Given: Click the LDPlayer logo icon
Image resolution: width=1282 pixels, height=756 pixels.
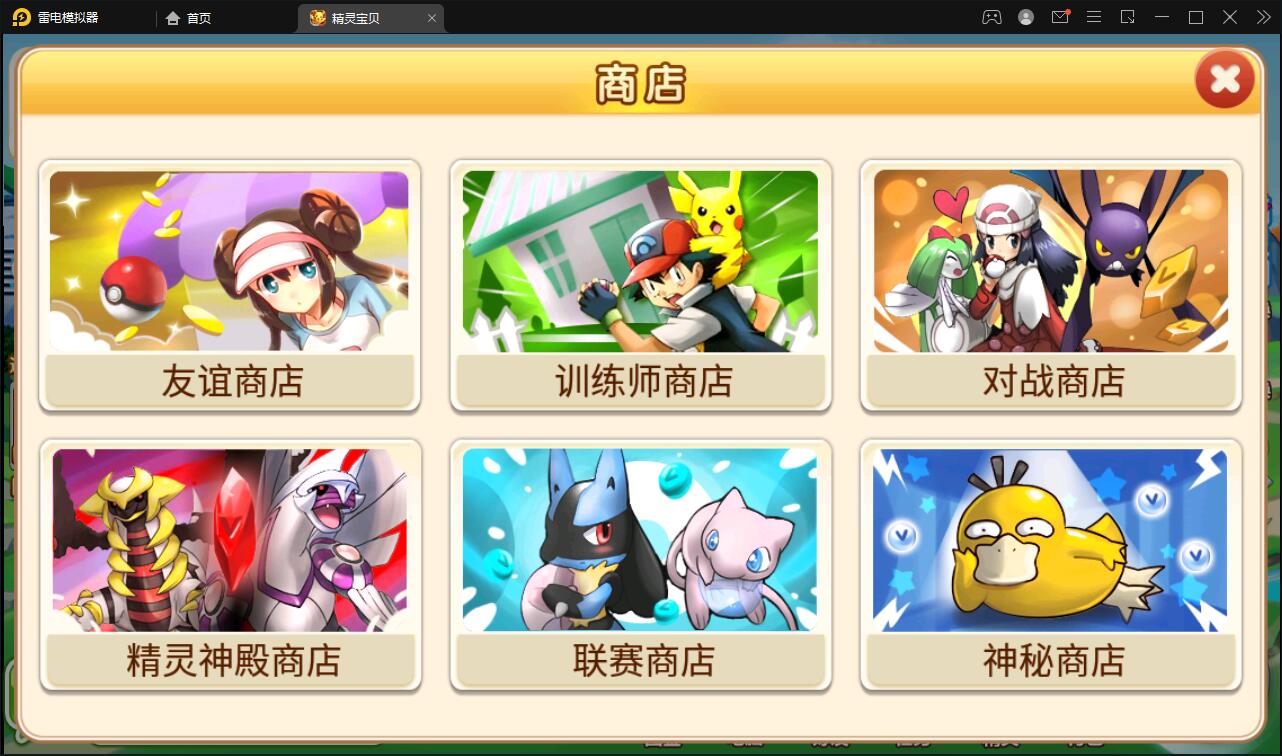Looking at the screenshot, I should (20, 17).
